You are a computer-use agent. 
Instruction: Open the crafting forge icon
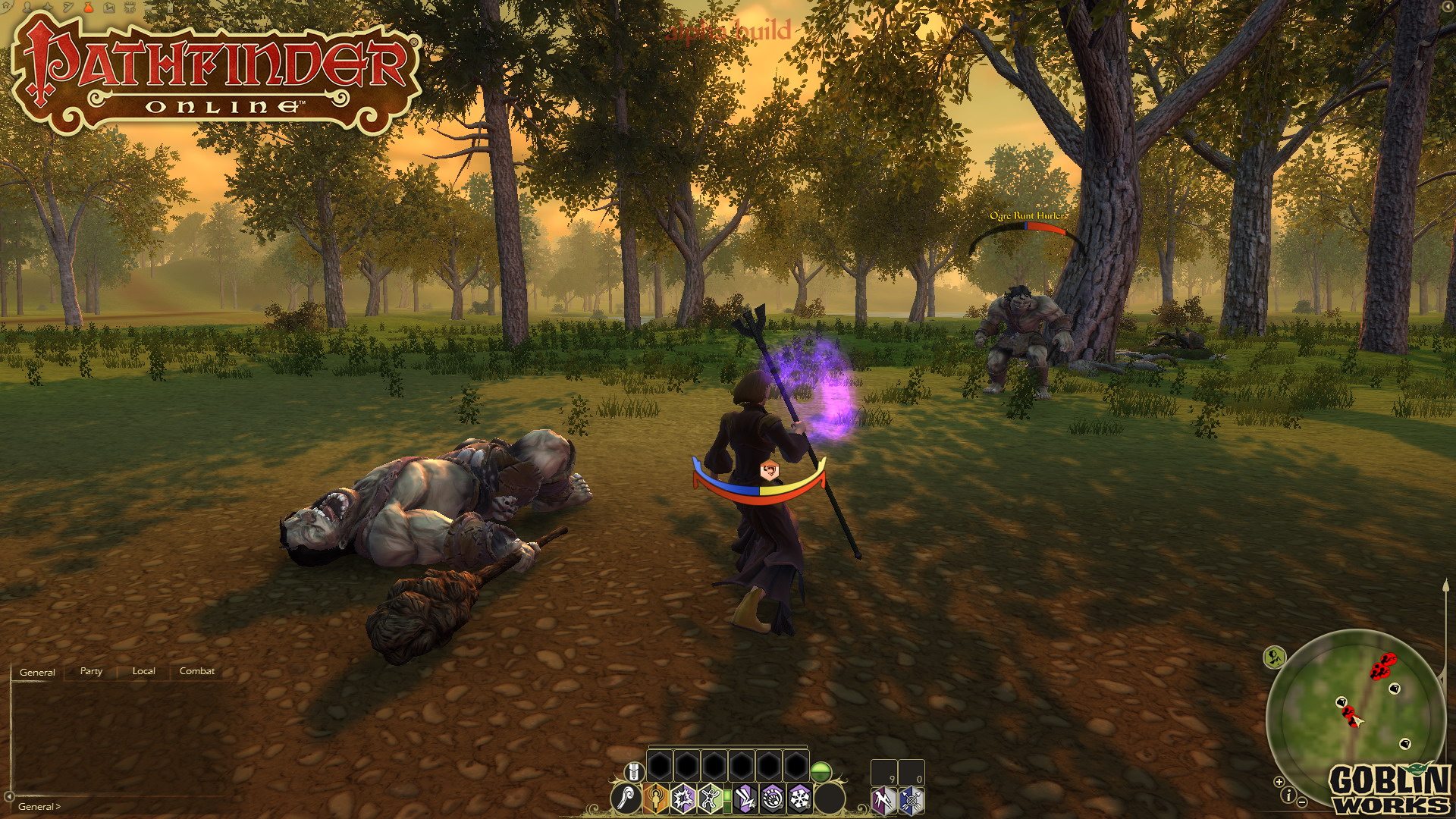(x=130, y=8)
